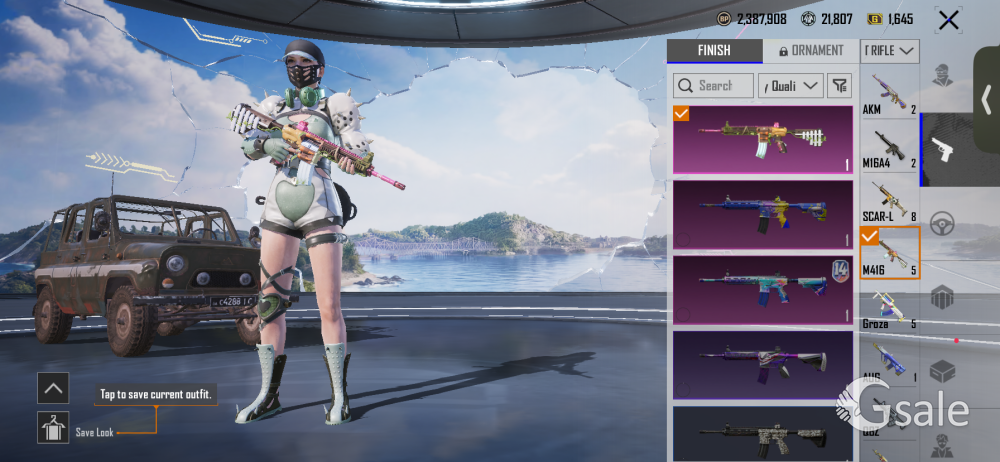
Task: Pick SCAR-L from the weapon list
Action: click(x=889, y=199)
